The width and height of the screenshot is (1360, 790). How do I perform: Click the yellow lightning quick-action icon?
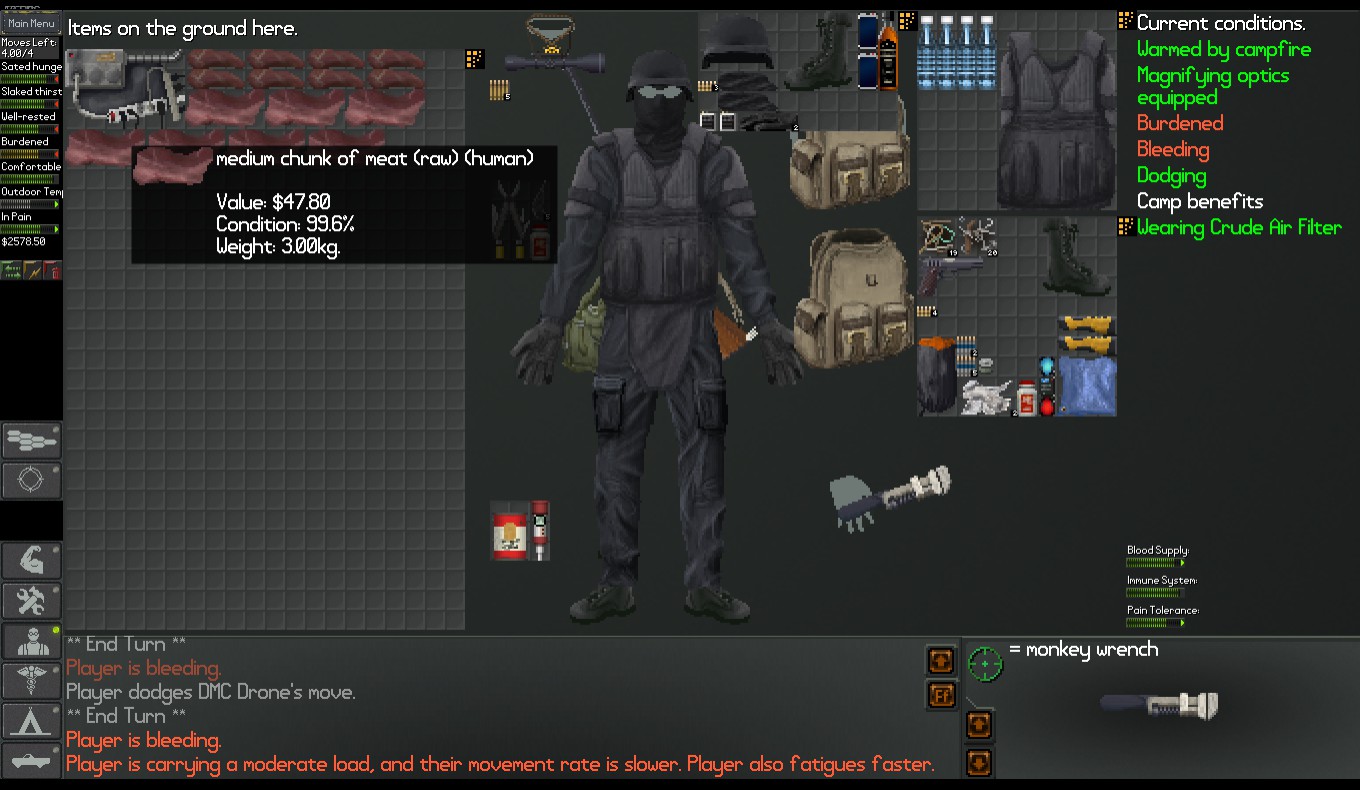click(x=32, y=270)
